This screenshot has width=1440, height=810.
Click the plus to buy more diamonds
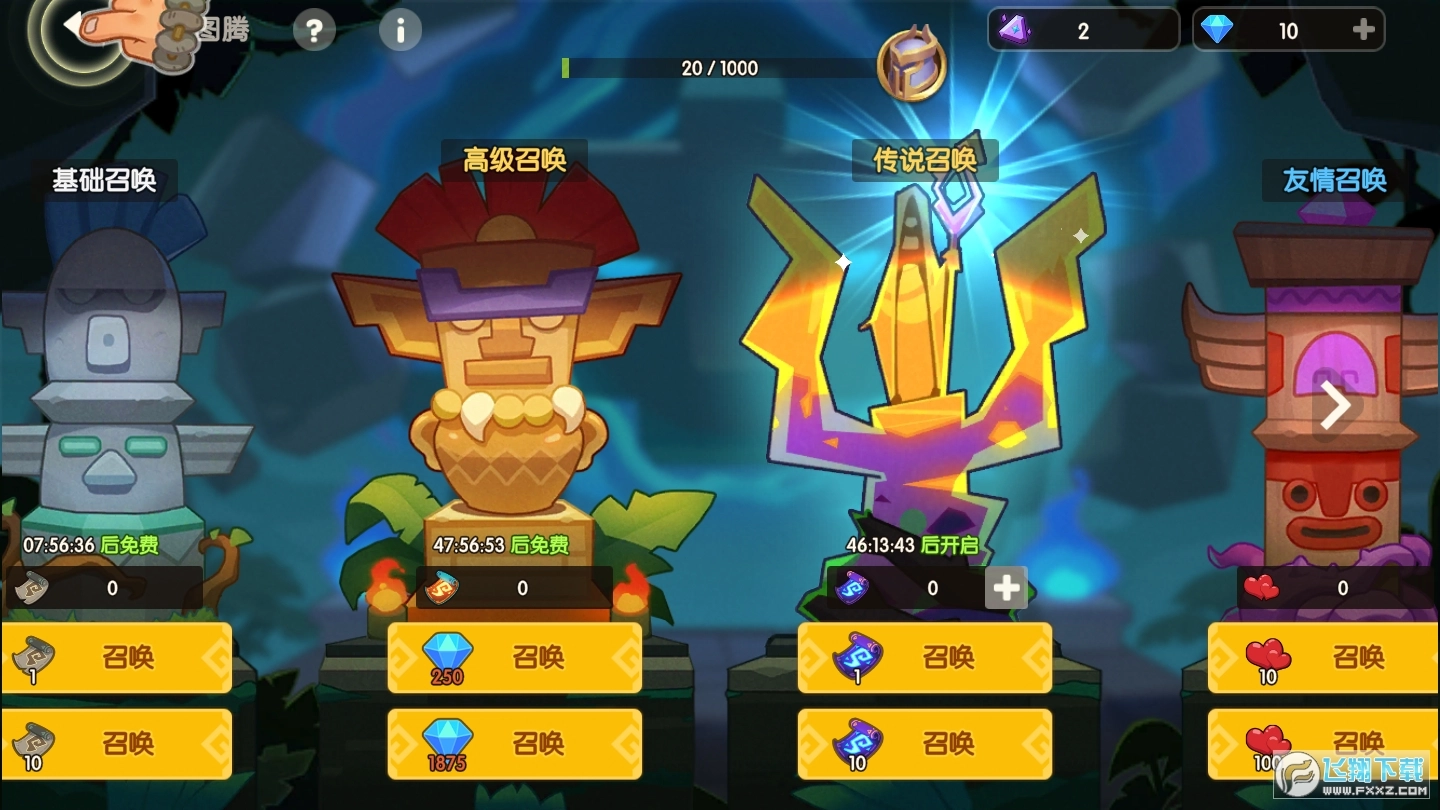pyautogui.click(x=1362, y=28)
